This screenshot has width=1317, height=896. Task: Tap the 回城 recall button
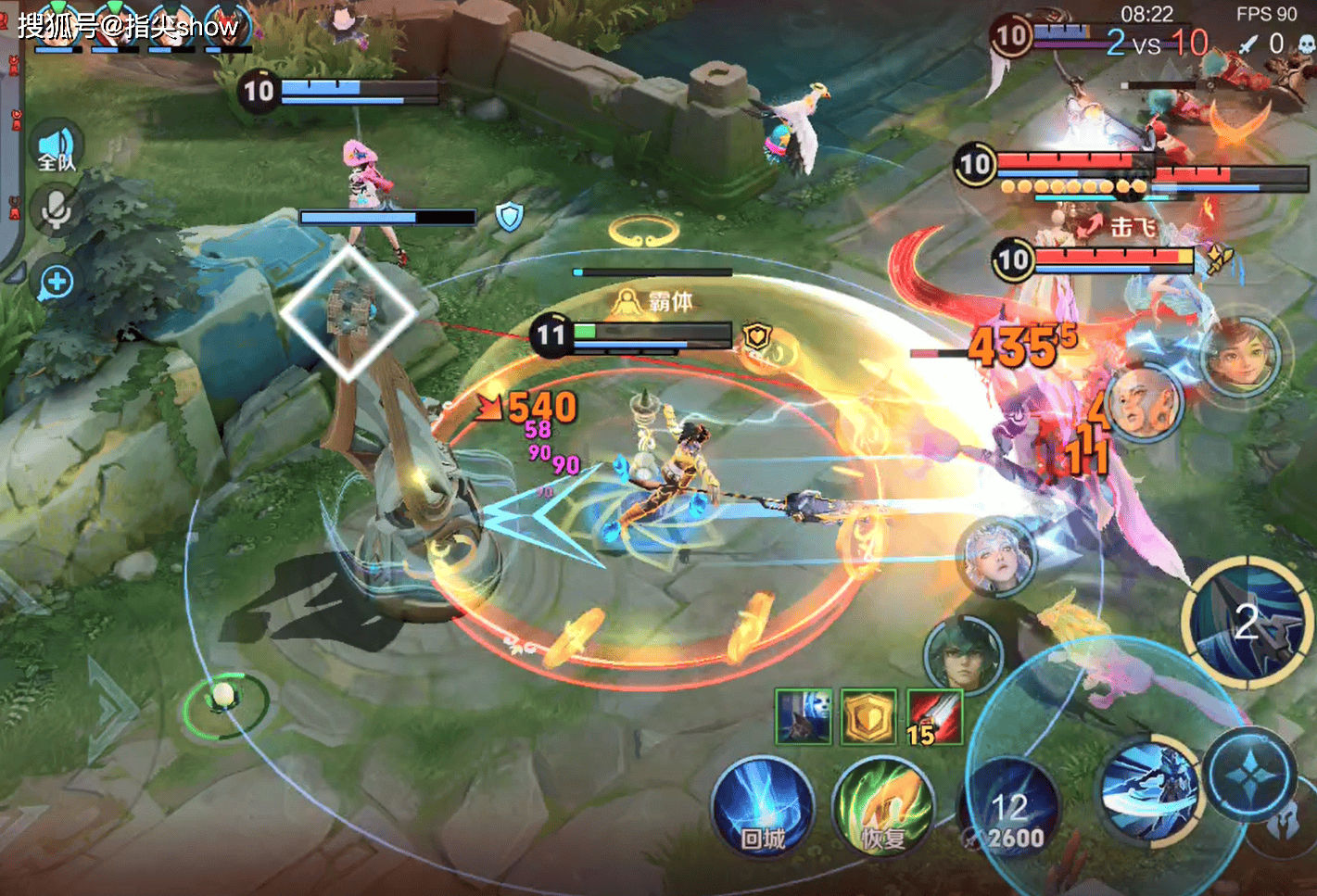pos(763,807)
